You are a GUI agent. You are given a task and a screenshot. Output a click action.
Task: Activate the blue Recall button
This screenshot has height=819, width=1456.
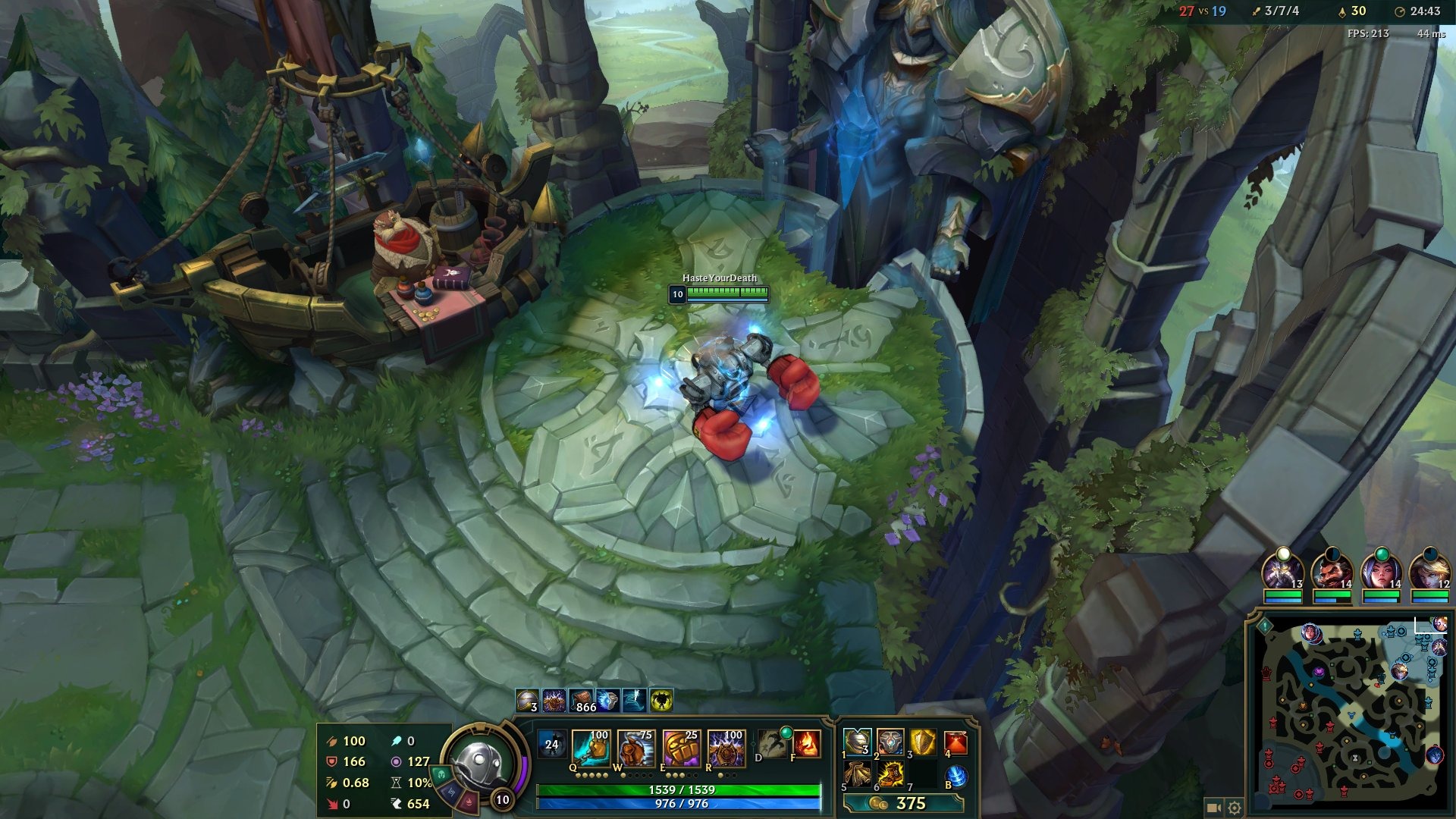pyautogui.click(x=956, y=776)
